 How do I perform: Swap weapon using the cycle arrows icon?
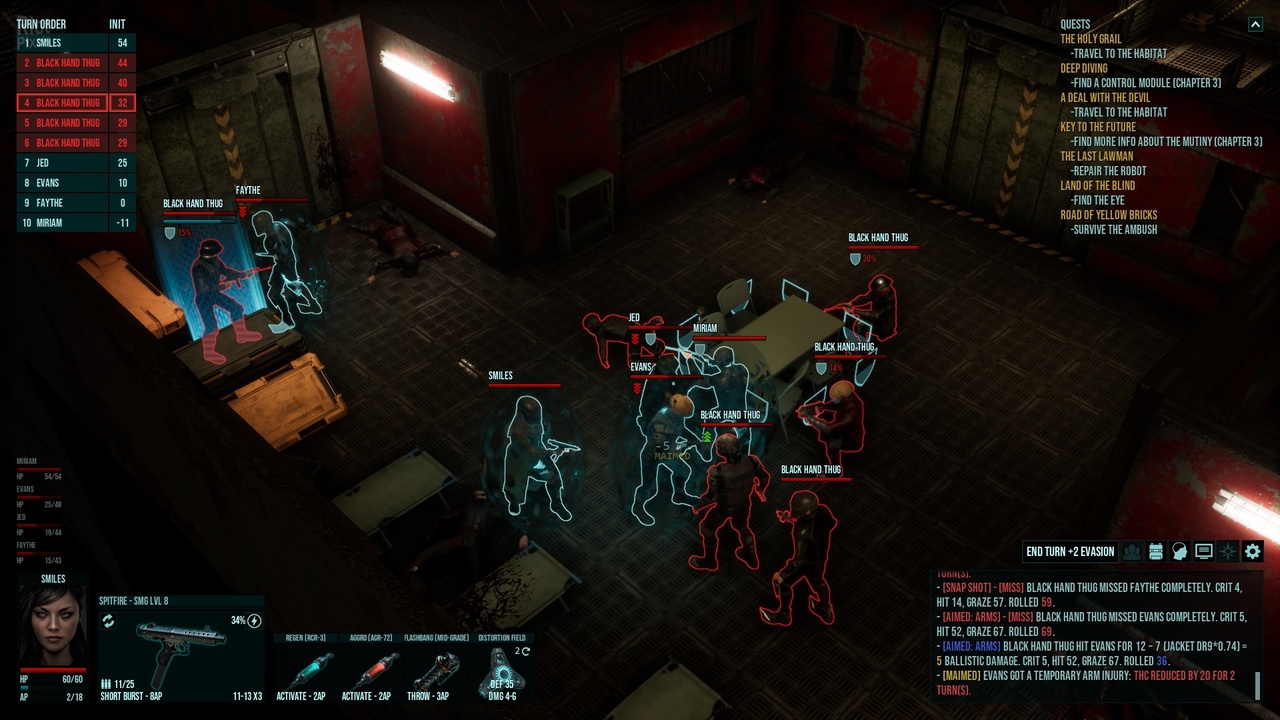tap(108, 621)
